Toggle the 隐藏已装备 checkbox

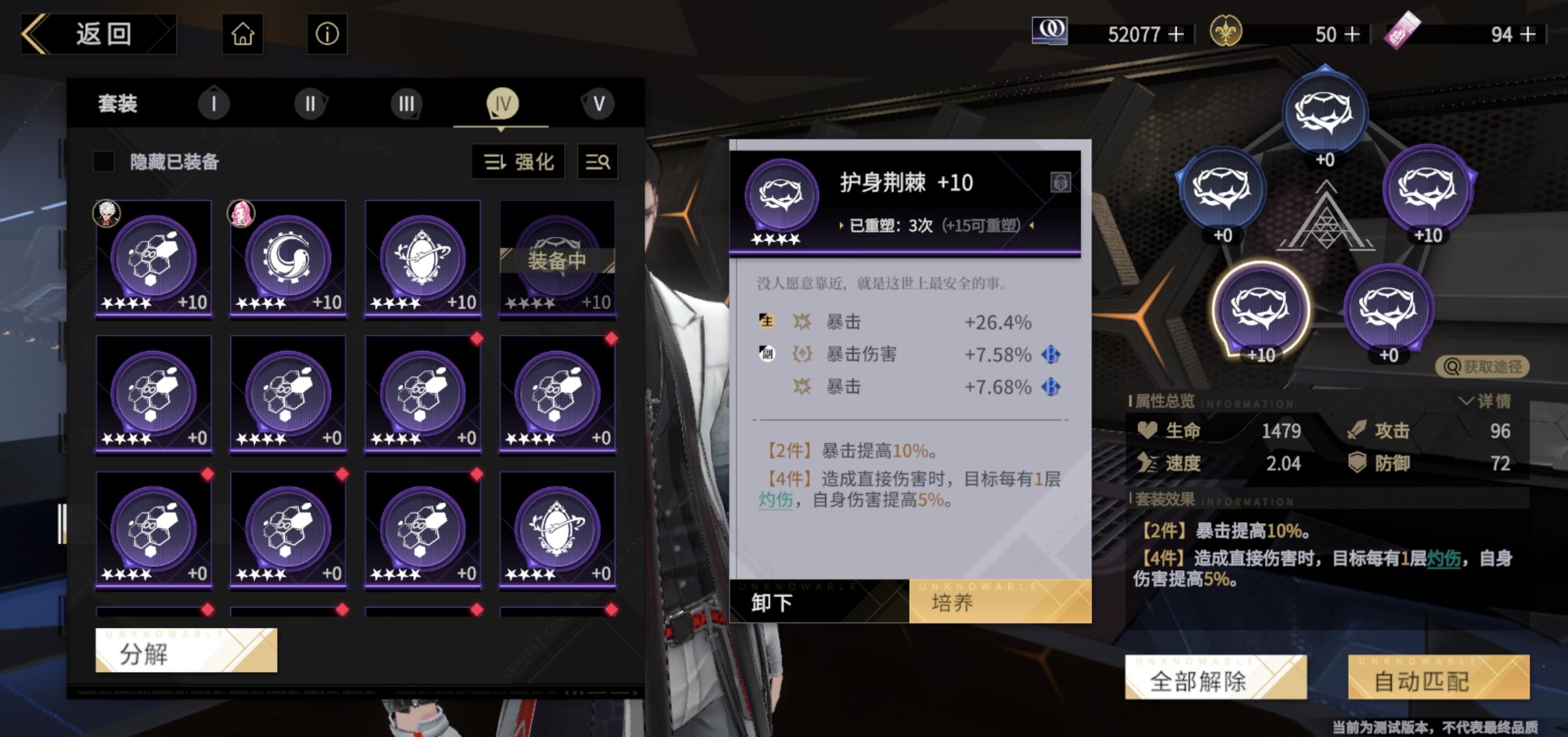pyautogui.click(x=105, y=161)
